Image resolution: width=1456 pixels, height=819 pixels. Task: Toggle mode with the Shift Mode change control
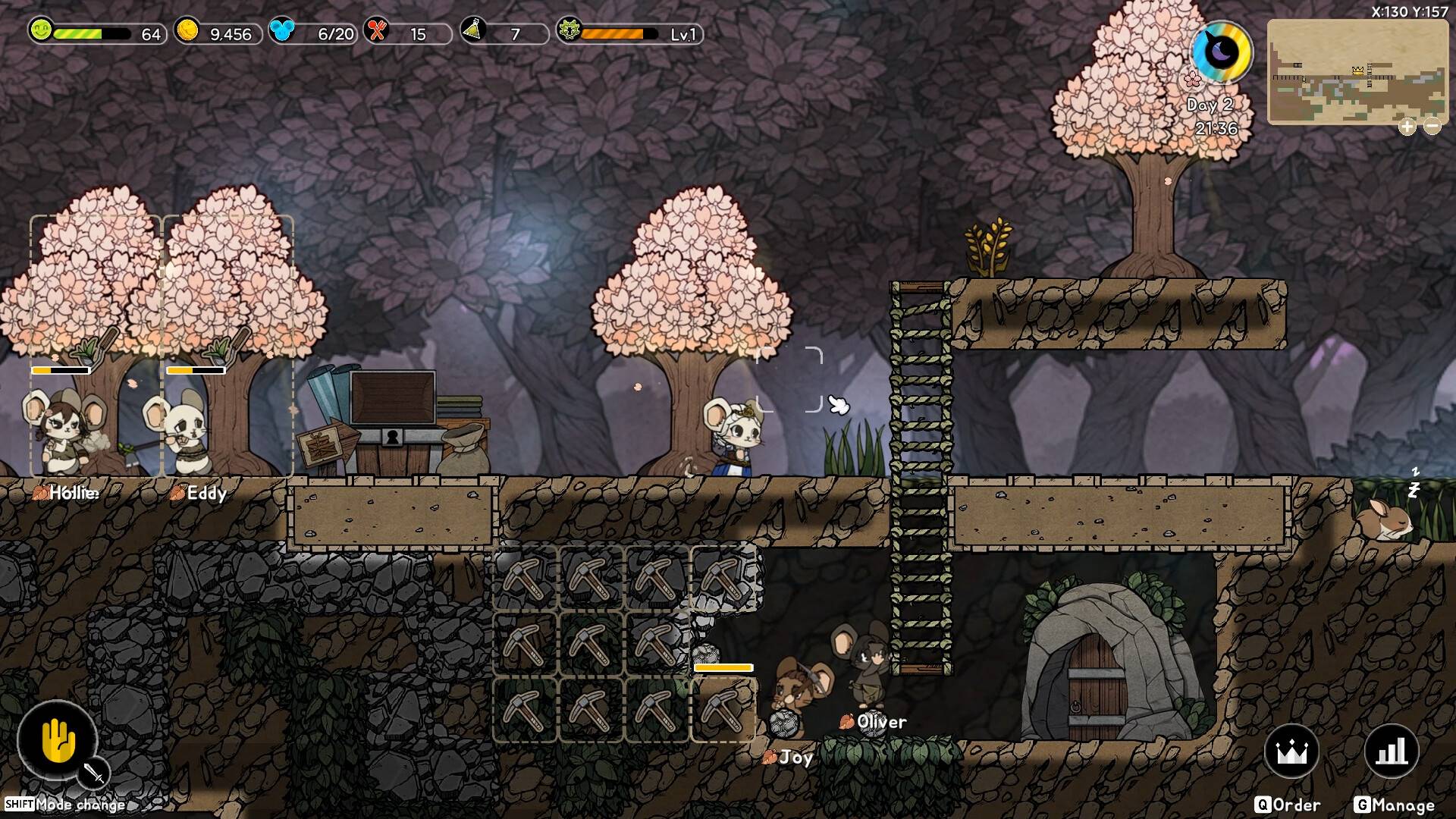coord(64,805)
